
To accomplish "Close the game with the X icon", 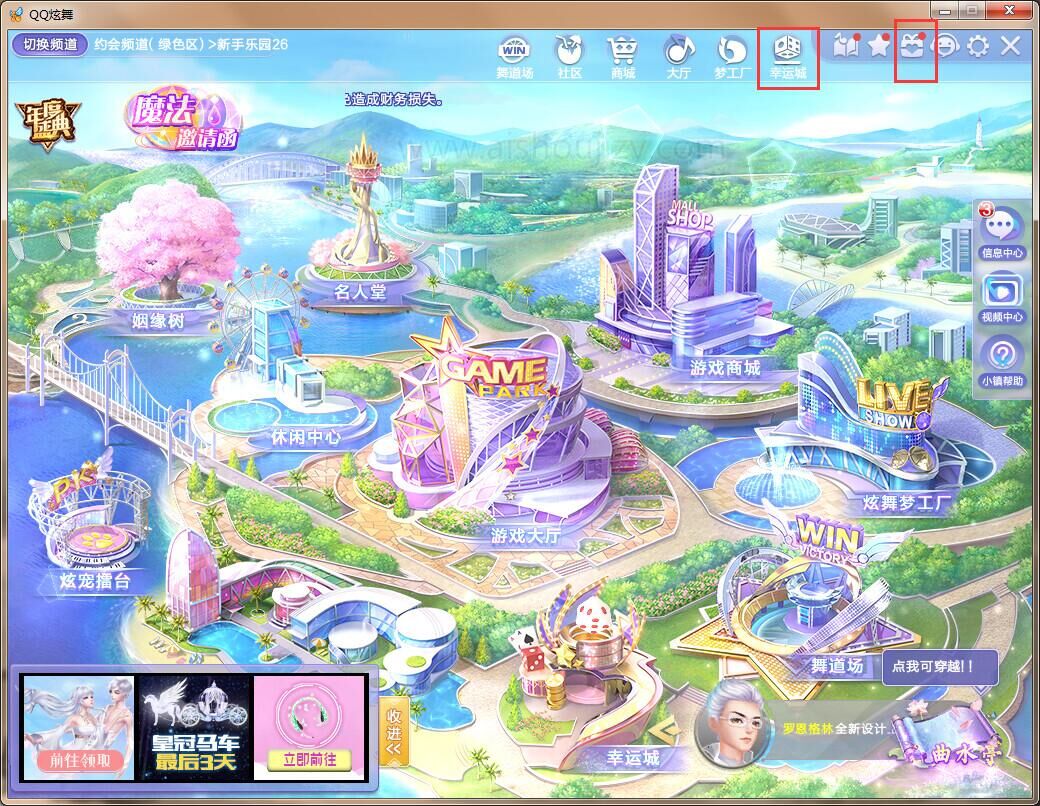I will click(x=1010, y=46).
